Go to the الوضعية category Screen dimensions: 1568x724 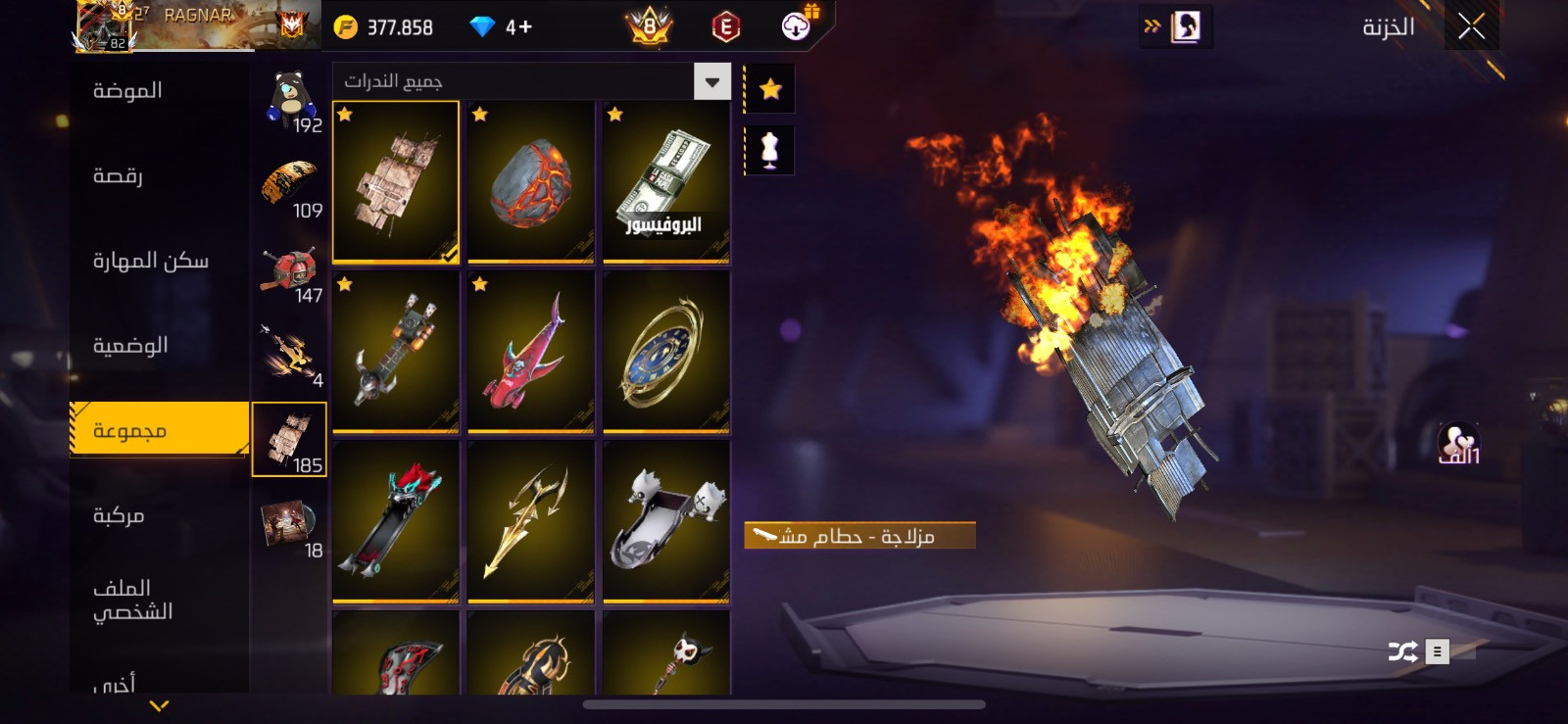[x=130, y=346]
